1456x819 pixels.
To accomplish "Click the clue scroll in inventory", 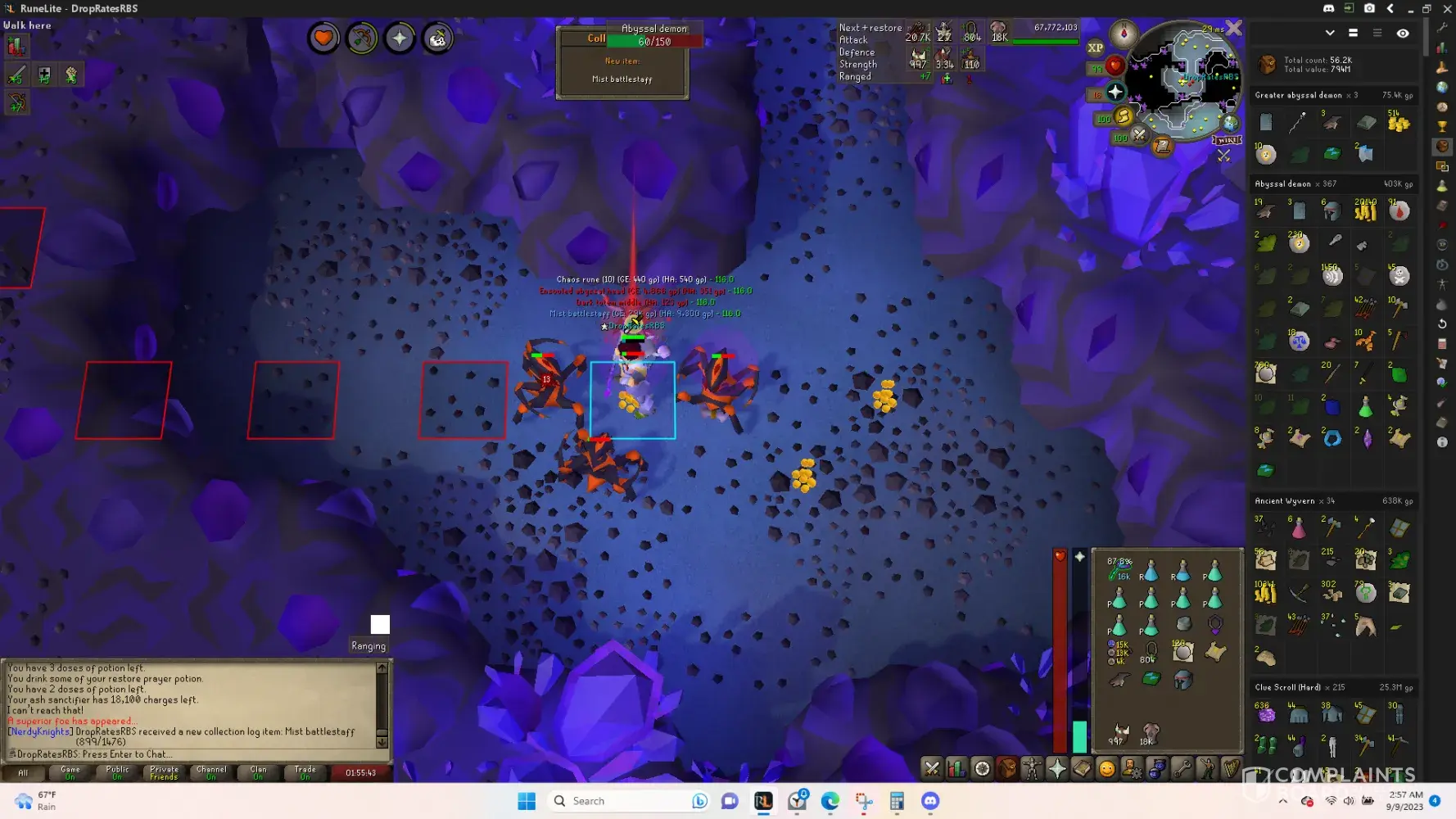I will pos(1215,652).
